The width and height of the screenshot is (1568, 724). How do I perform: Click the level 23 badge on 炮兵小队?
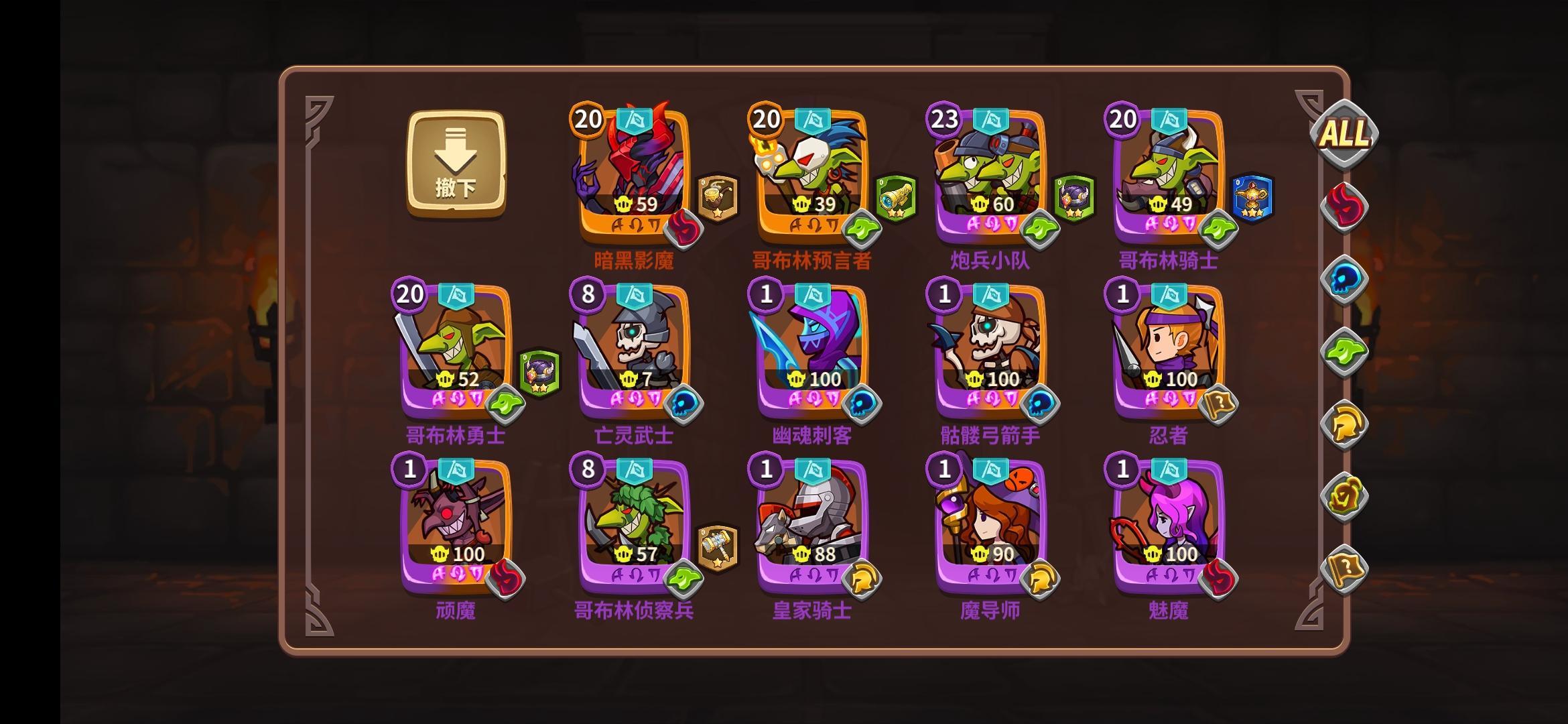point(941,119)
